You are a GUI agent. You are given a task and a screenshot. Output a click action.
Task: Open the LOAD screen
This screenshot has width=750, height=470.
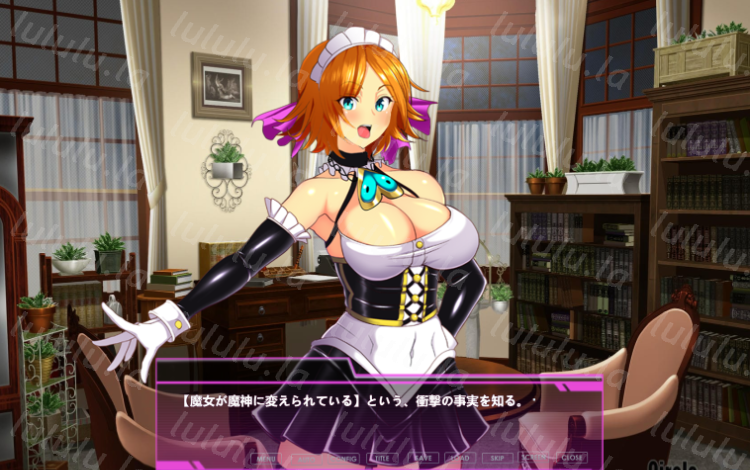pos(456,458)
